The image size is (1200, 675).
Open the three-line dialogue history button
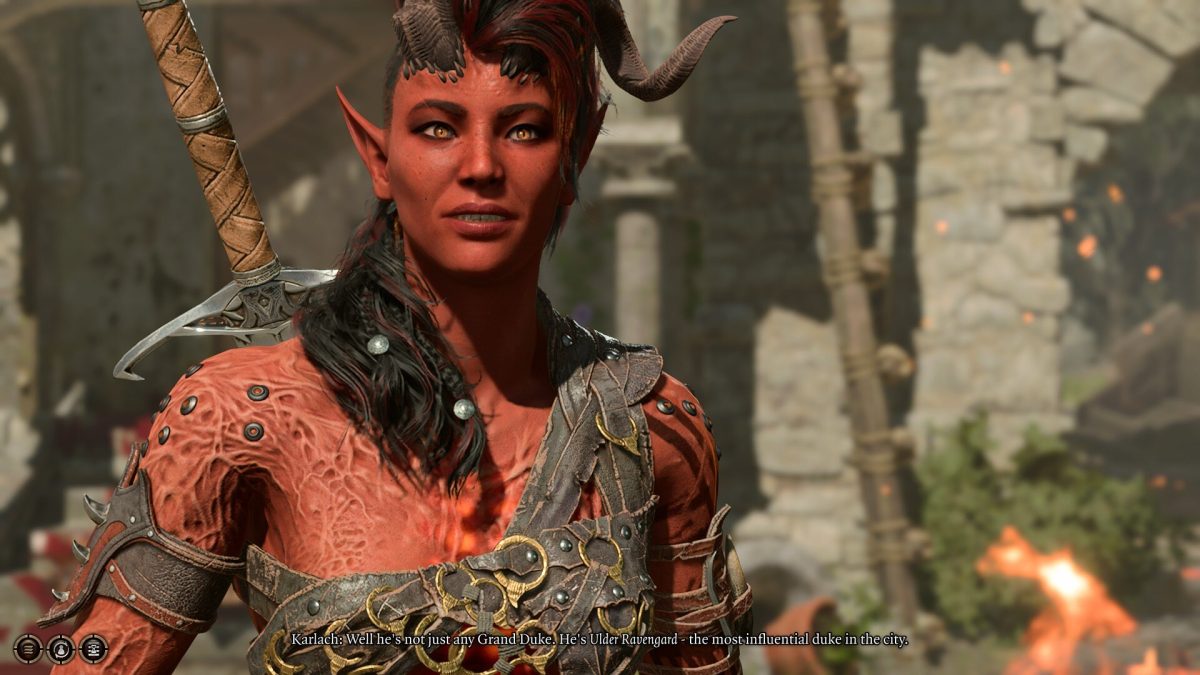tap(28, 649)
